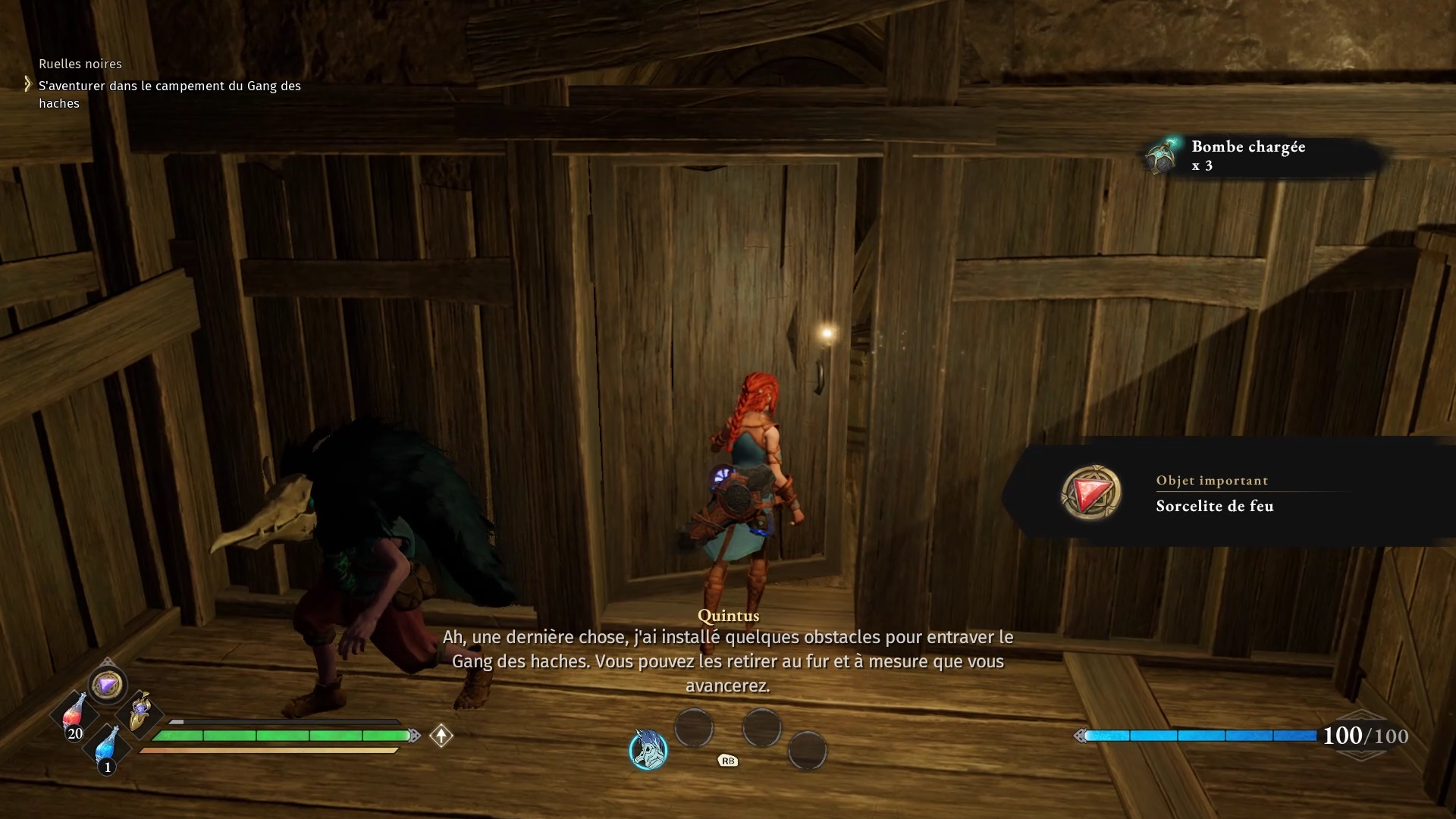Select the golden lantern item slot

pos(140,714)
